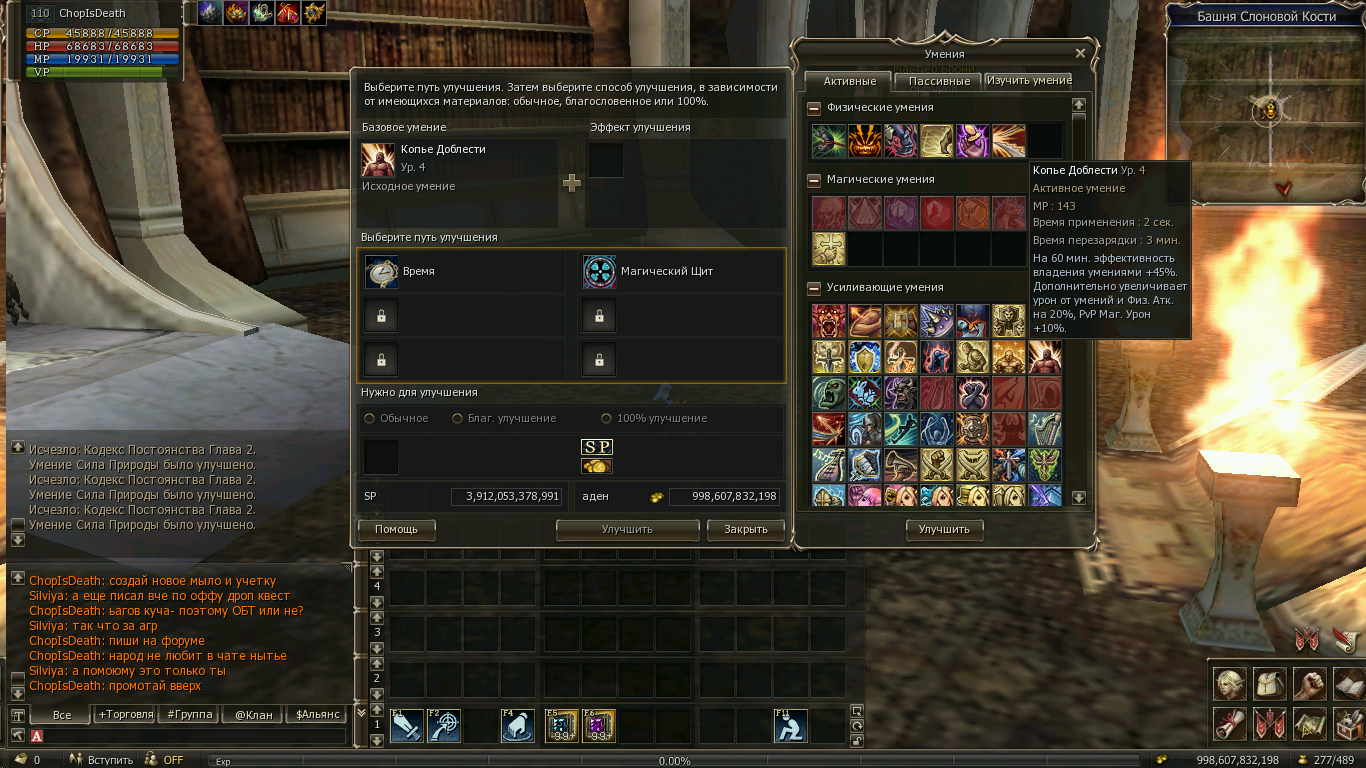Click the Улучшить button in enhancement window
The height and width of the screenshot is (768, 1366).
pos(627,529)
